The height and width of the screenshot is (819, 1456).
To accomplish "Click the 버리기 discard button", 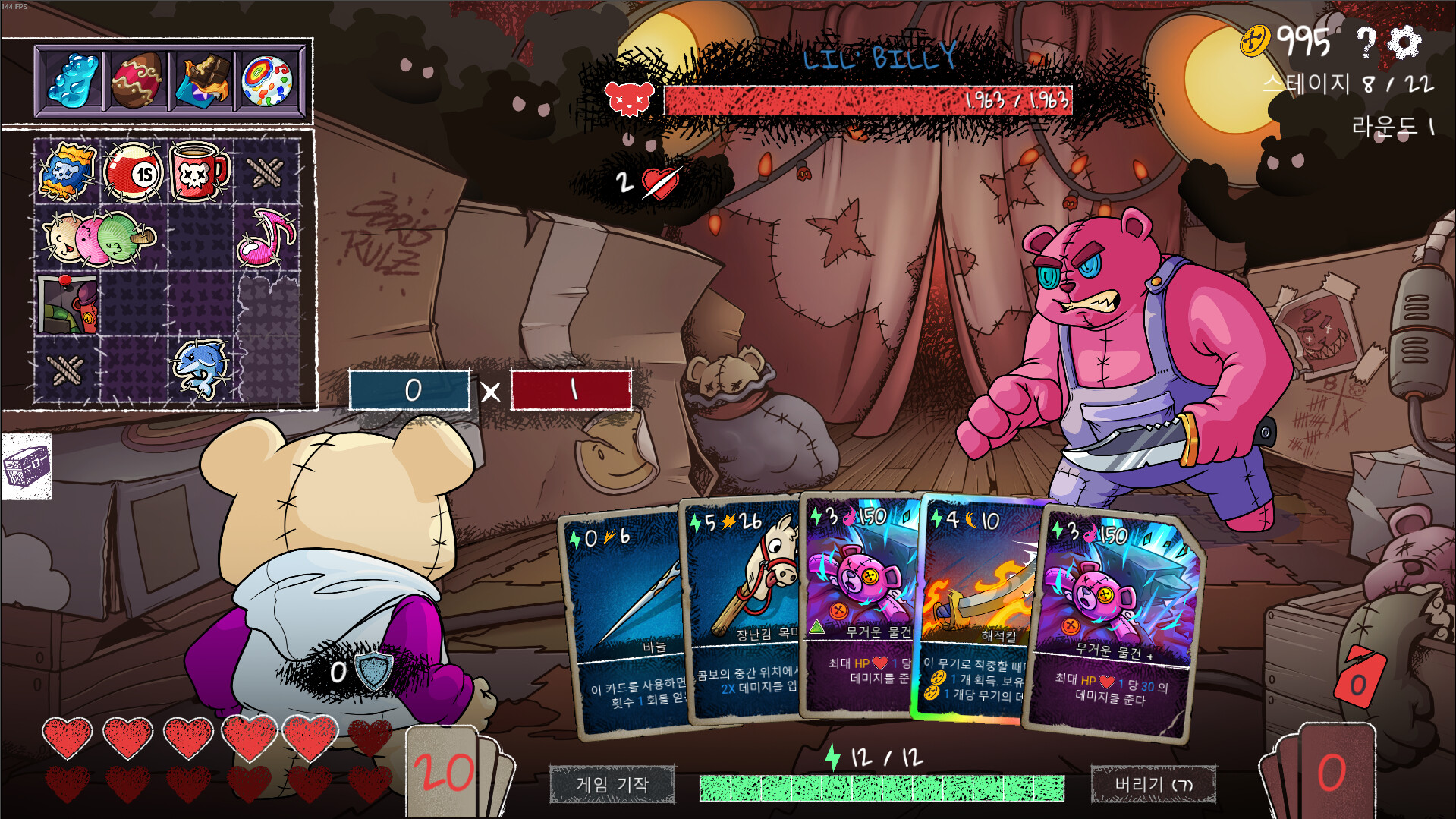I will click(1153, 784).
